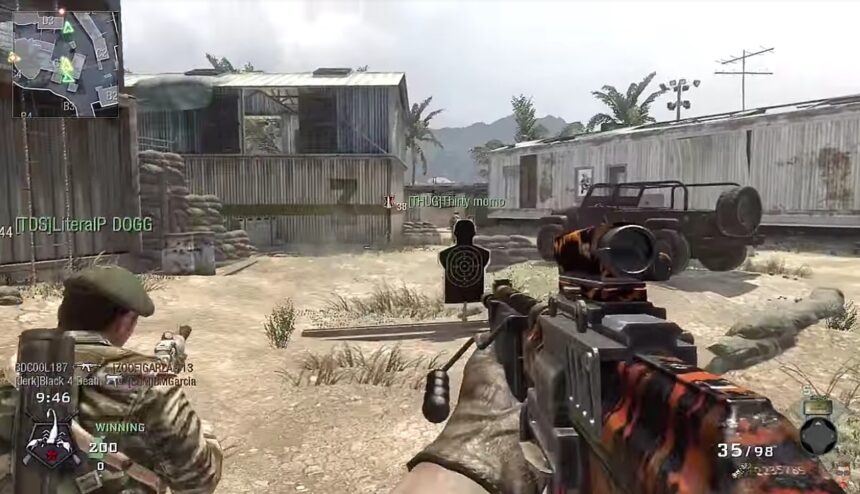The image size is (860, 494).
Task: Select the equipment item above the D-pad
Action: click(x=818, y=406)
